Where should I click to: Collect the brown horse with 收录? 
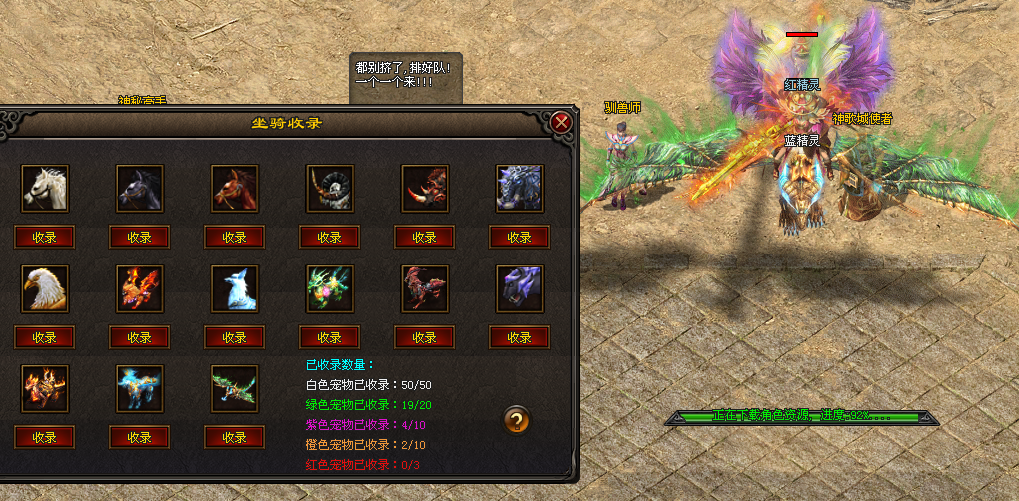coord(235,237)
